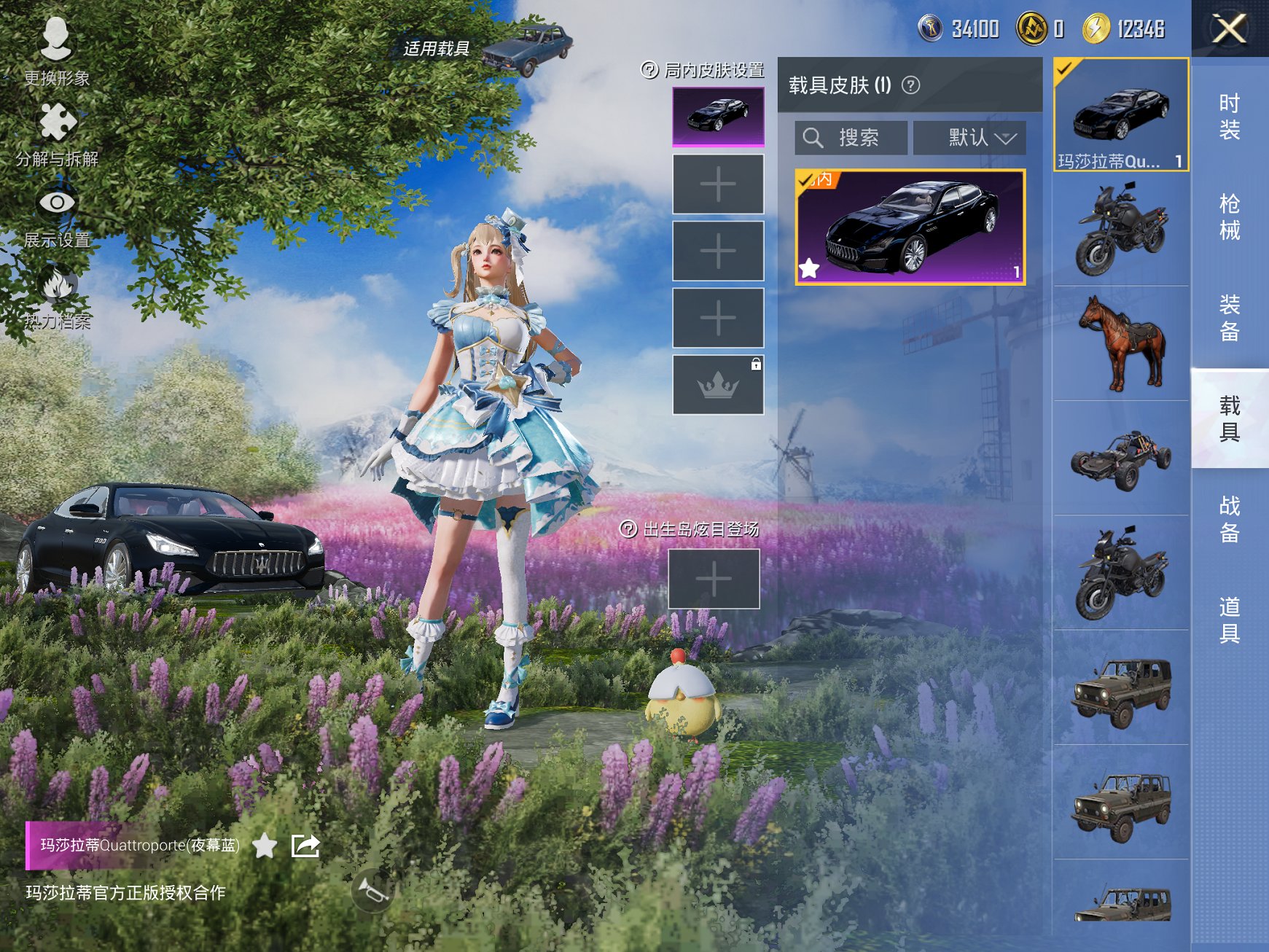Select the 载具 vehicles tab
Viewport: 1269px width, 952px height.
coord(1229,418)
